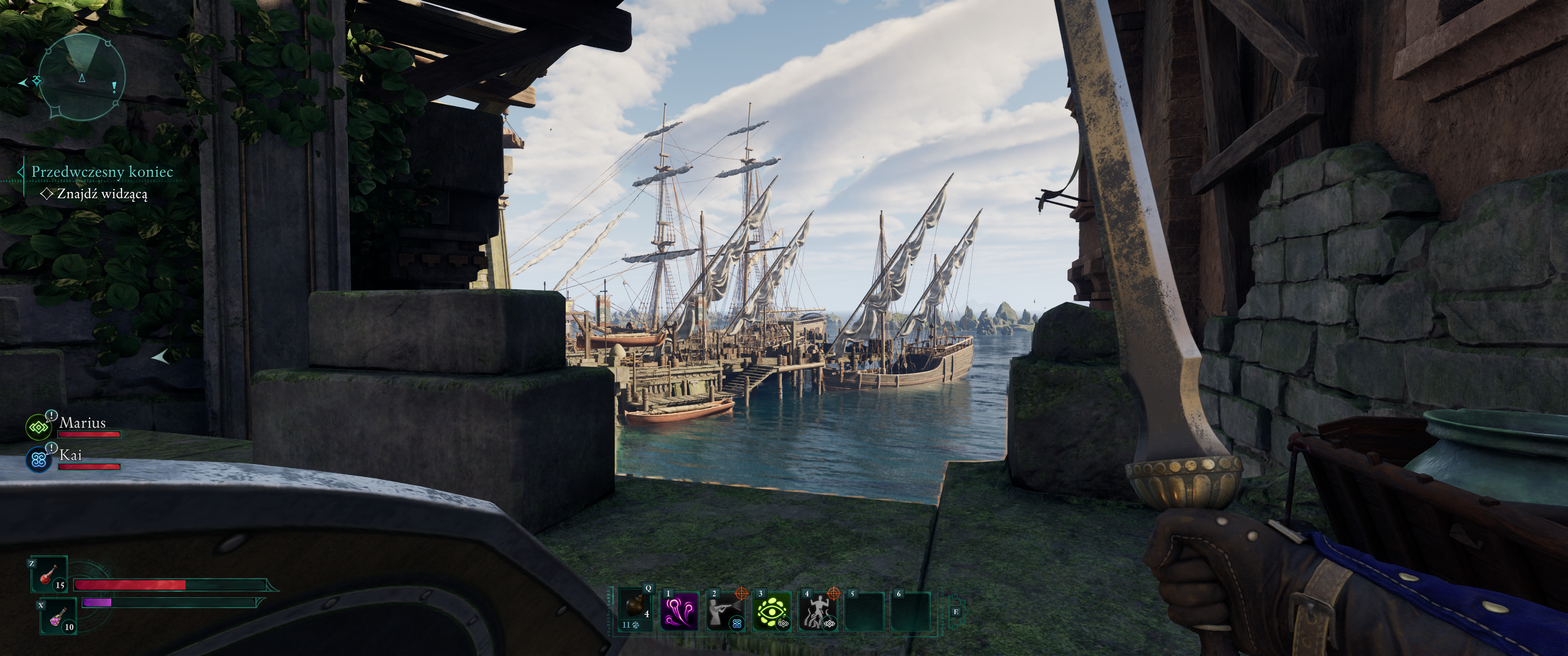Use Kai's gunshot companion ability

click(725, 611)
